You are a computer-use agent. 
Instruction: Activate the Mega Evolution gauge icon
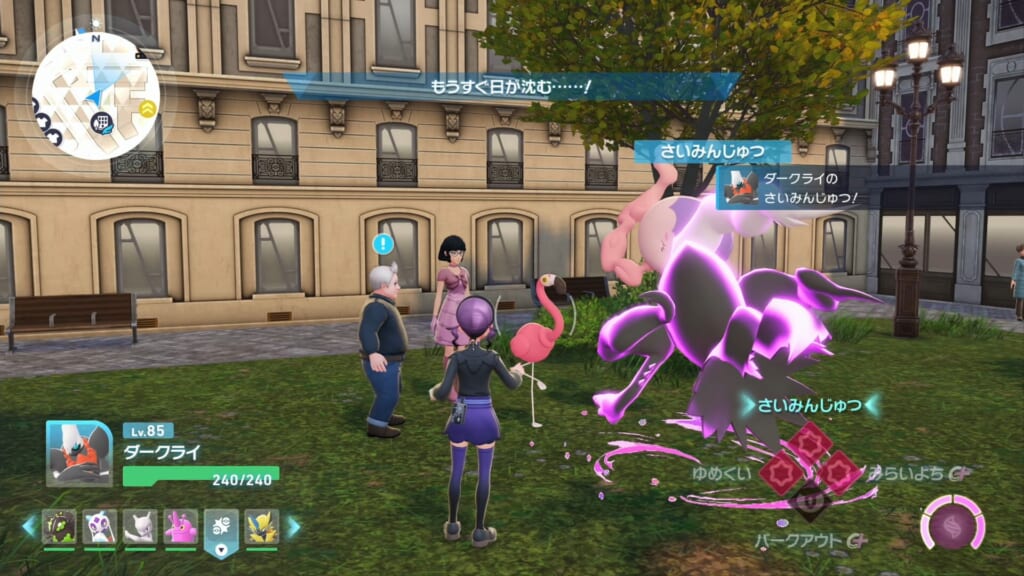[952, 523]
